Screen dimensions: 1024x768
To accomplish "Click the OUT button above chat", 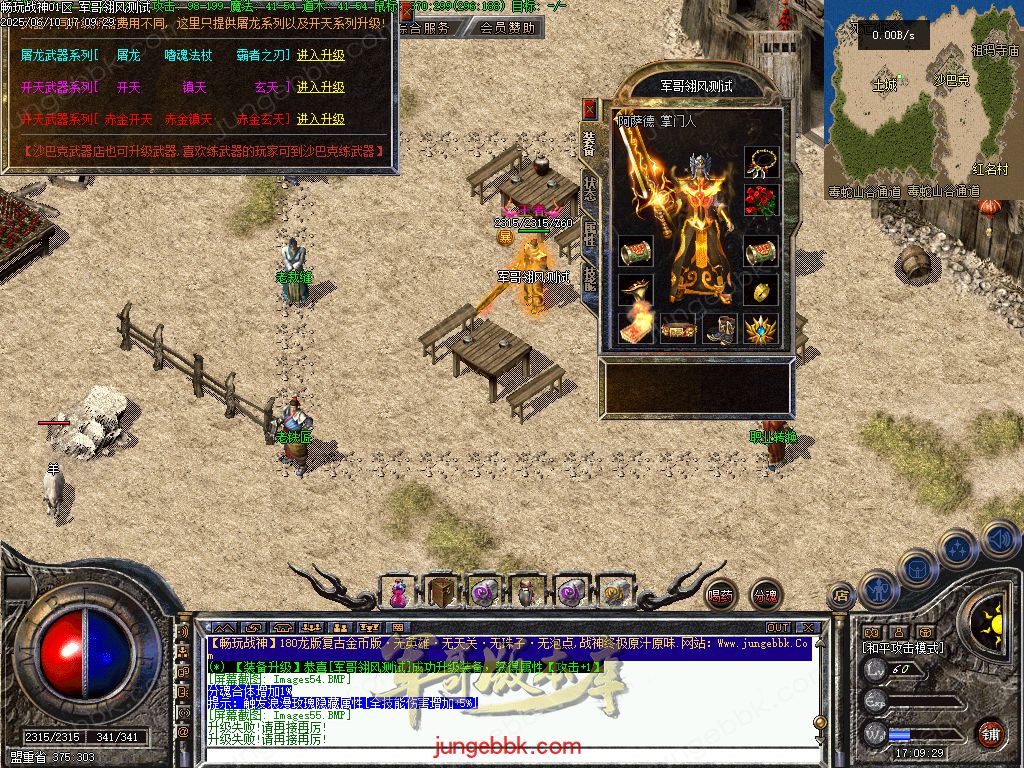I will 778,628.
